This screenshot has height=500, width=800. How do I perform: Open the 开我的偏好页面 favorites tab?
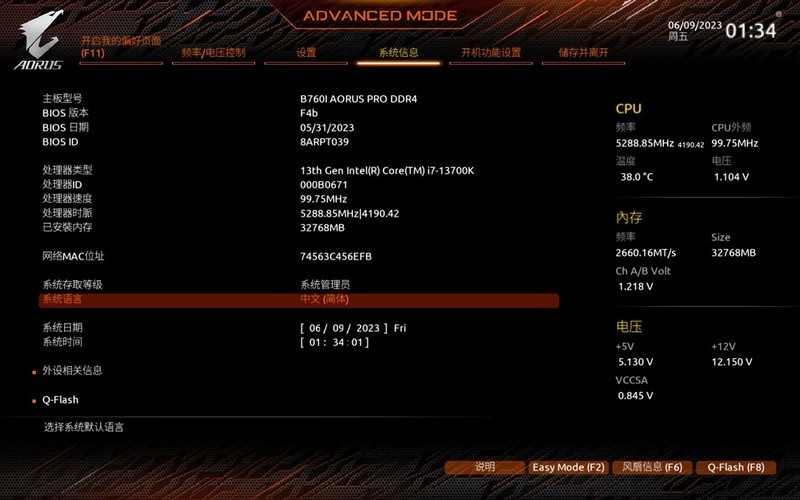point(120,46)
